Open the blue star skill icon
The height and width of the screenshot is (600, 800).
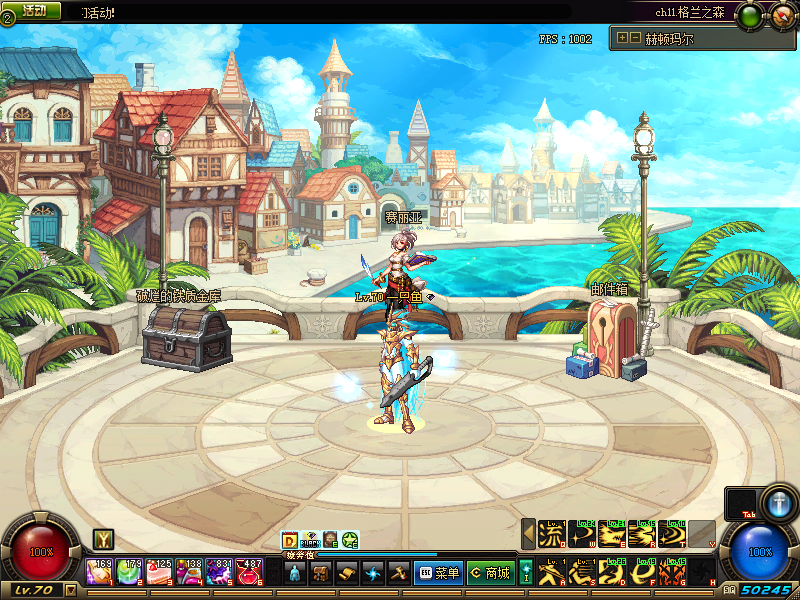372,573
